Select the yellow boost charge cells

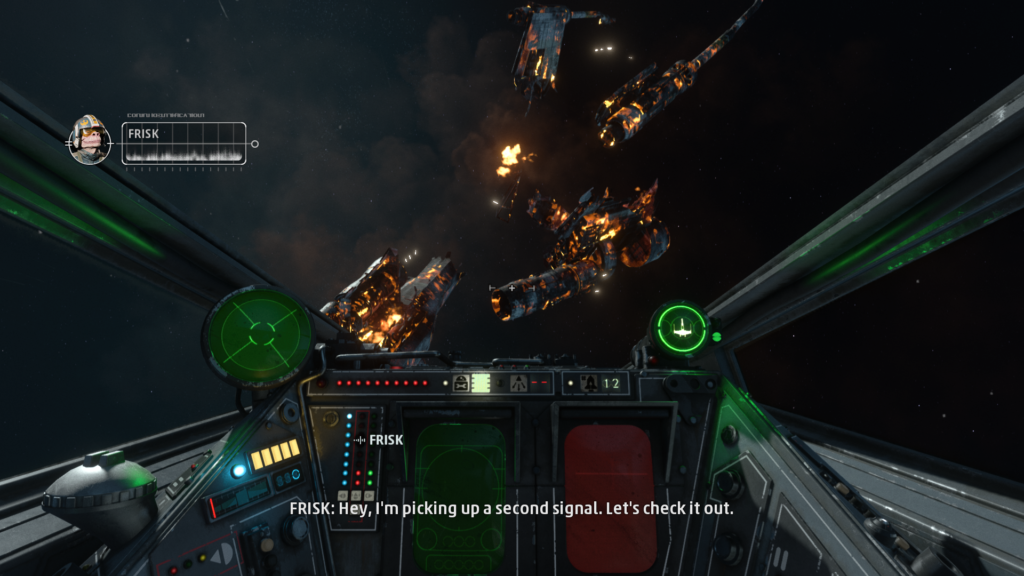274,455
